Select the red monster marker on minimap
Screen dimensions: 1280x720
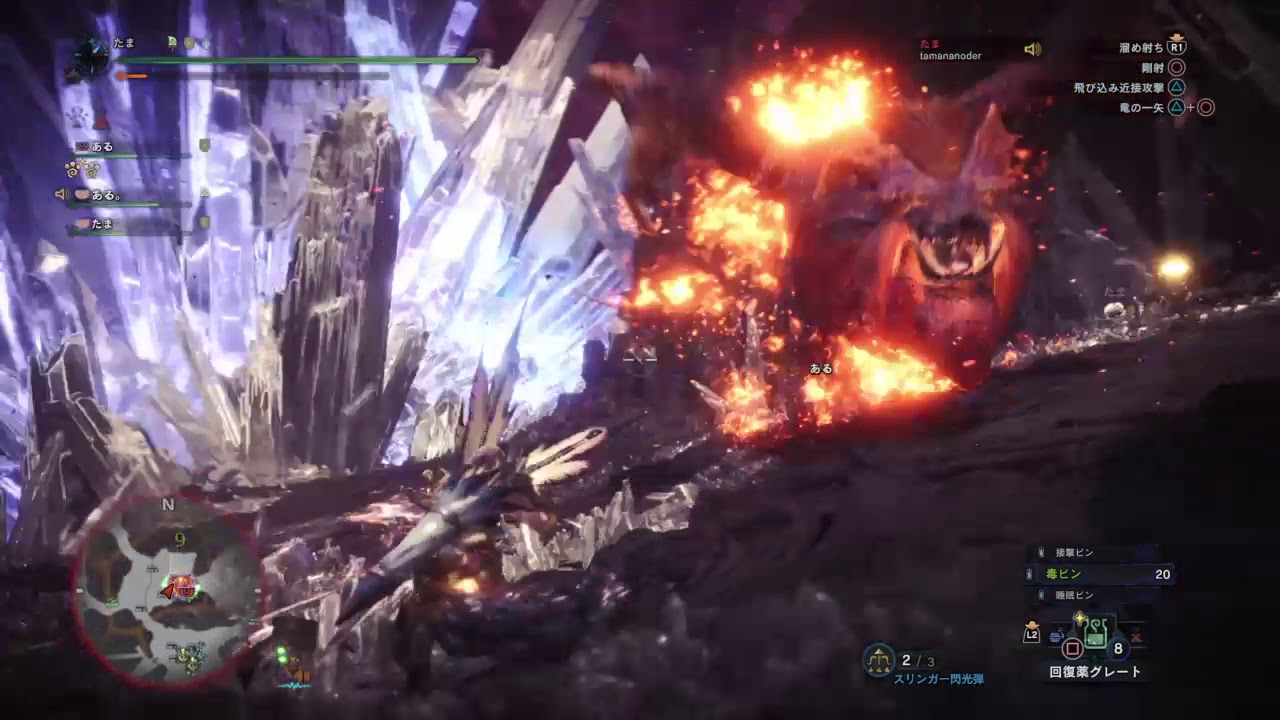(182, 588)
